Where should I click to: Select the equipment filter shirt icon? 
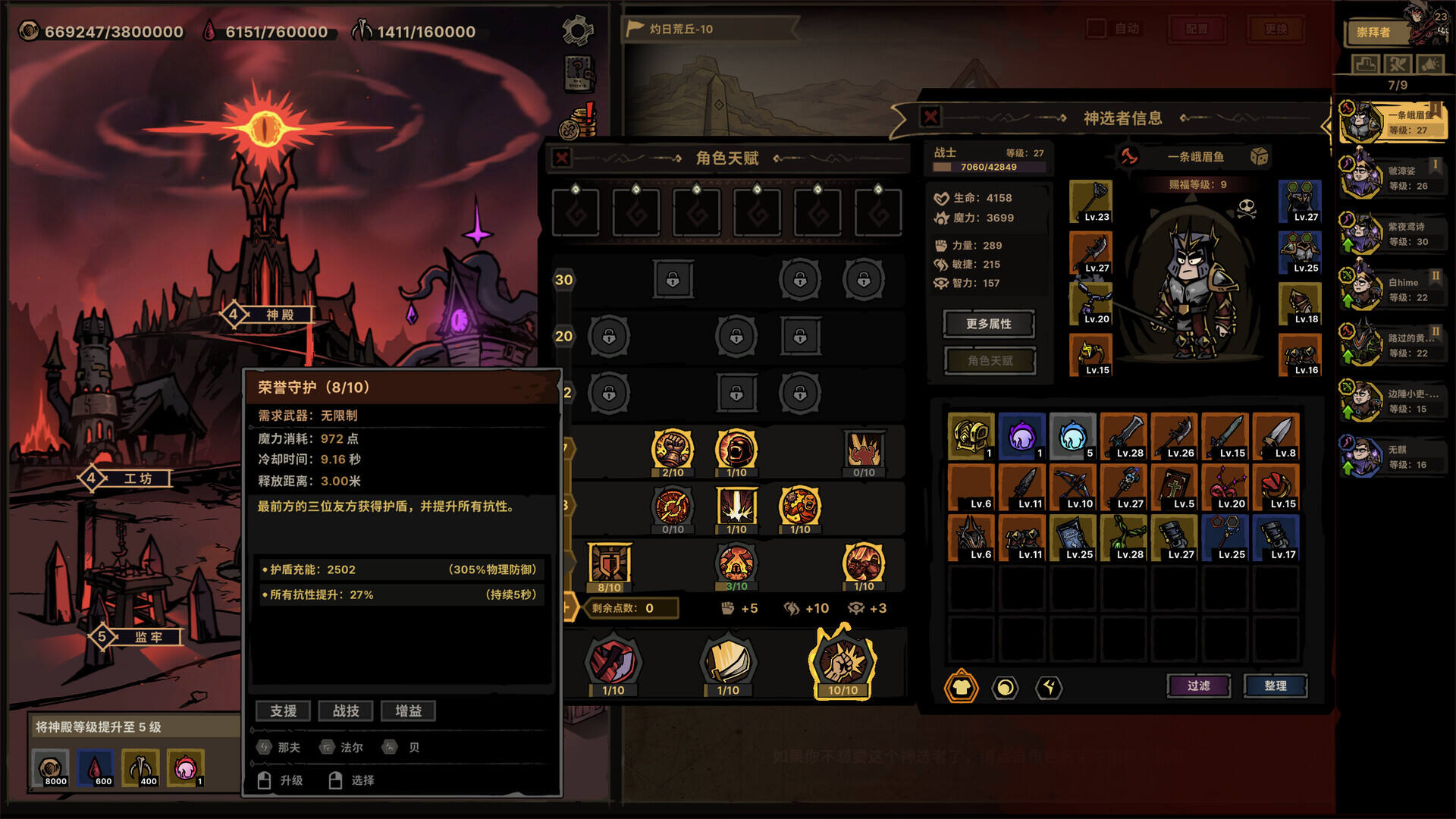(960, 689)
